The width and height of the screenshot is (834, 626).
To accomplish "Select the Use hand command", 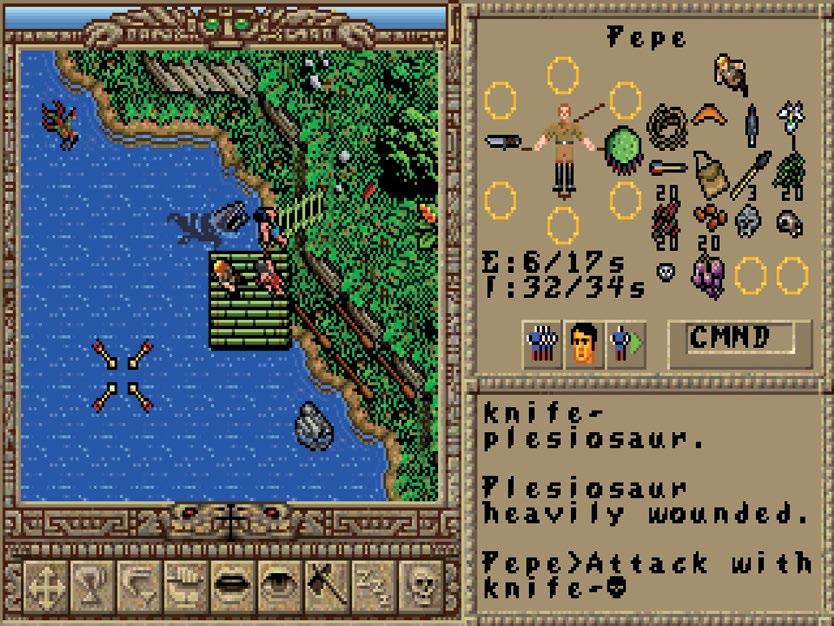I will (185, 588).
